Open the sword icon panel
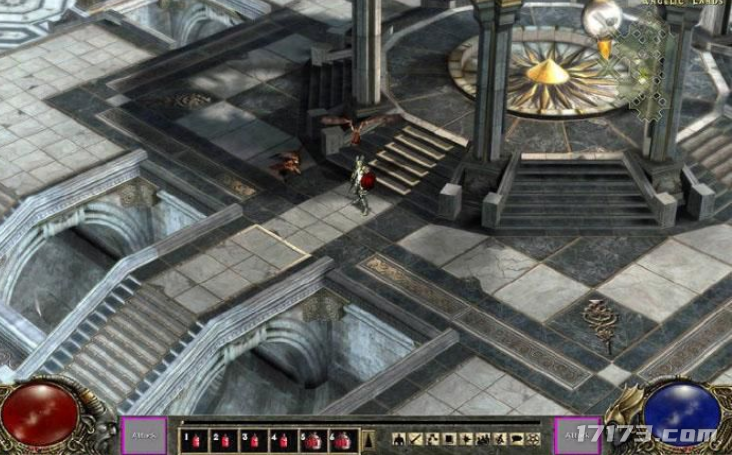The image size is (732, 455). 415,438
